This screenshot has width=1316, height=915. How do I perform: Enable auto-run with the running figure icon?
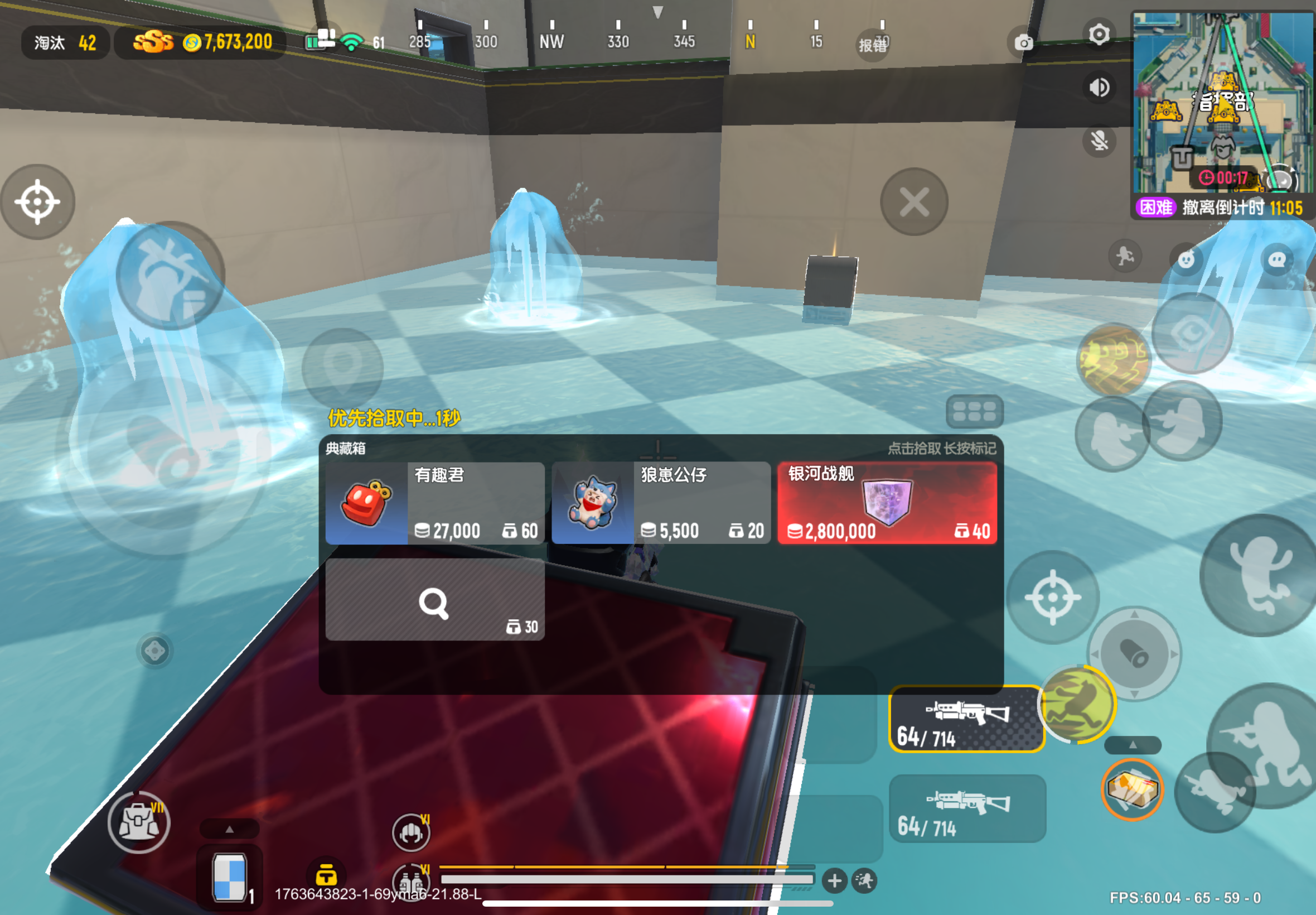(1124, 256)
